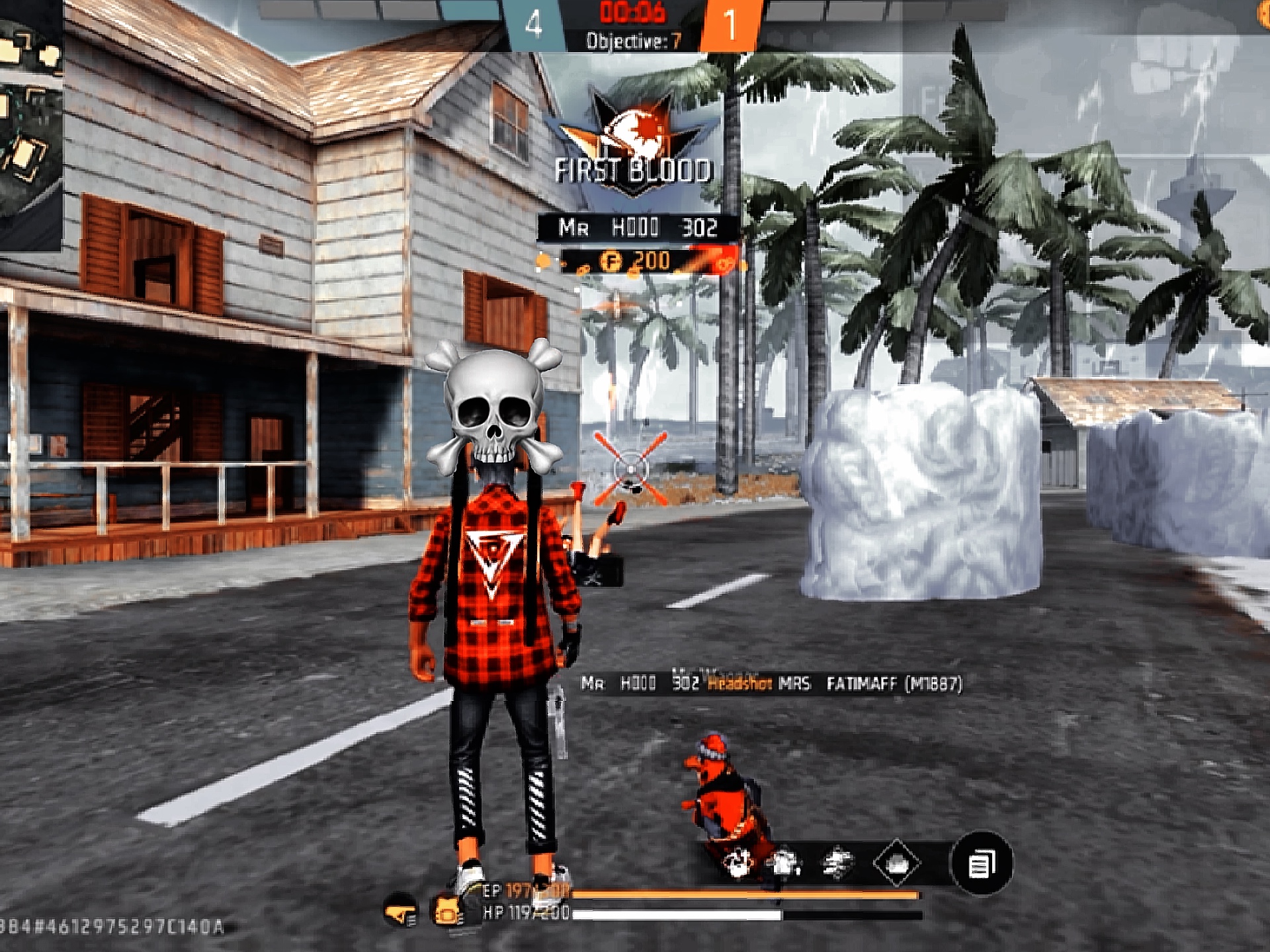Screen dimensions: 1270x952
Task: Tap the round document-stack button
Action: click(x=981, y=863)
